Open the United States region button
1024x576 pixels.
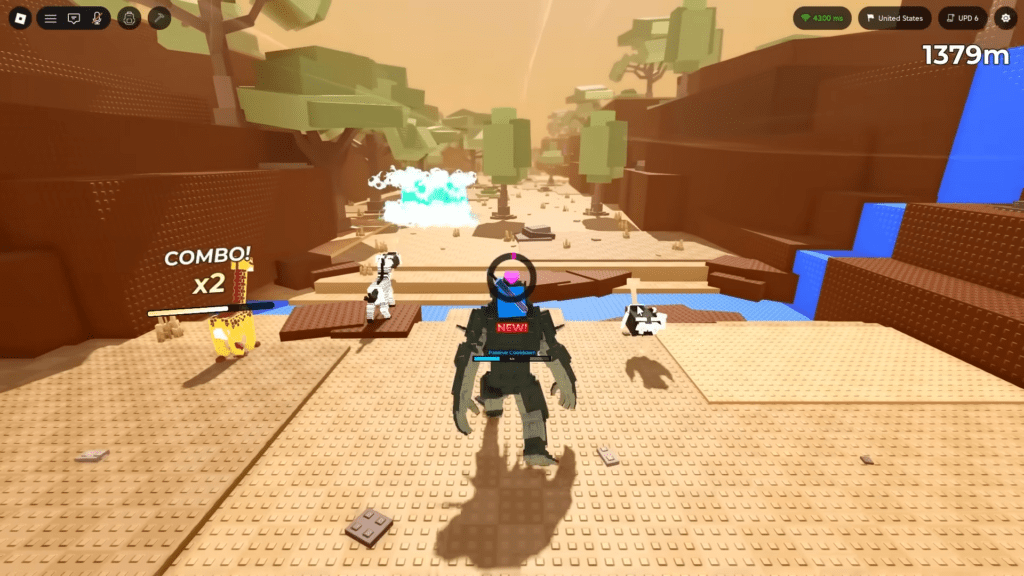pyautogui.click(x=895, y=18)
